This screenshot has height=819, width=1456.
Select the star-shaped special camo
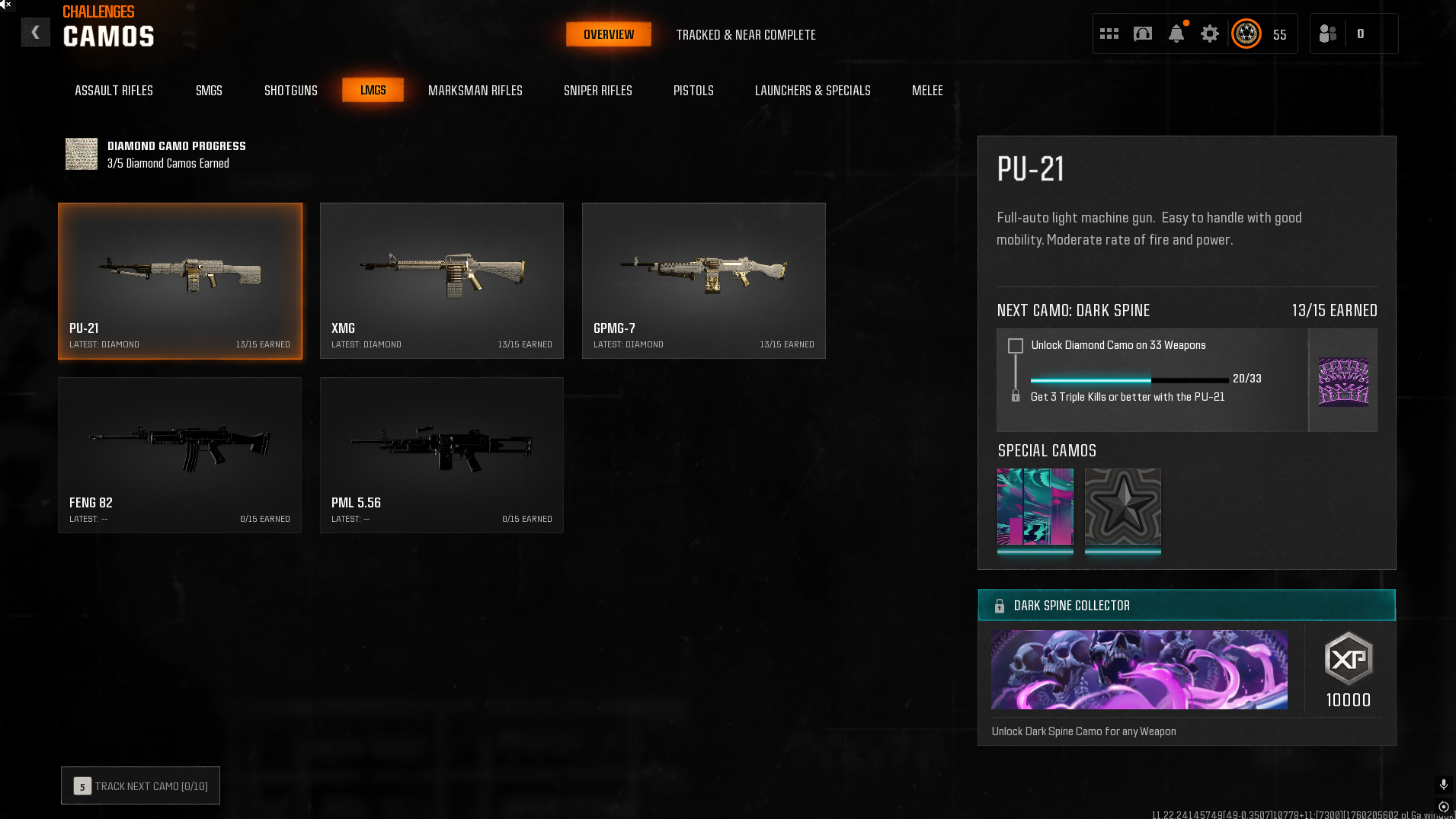tap(1122, 507)
